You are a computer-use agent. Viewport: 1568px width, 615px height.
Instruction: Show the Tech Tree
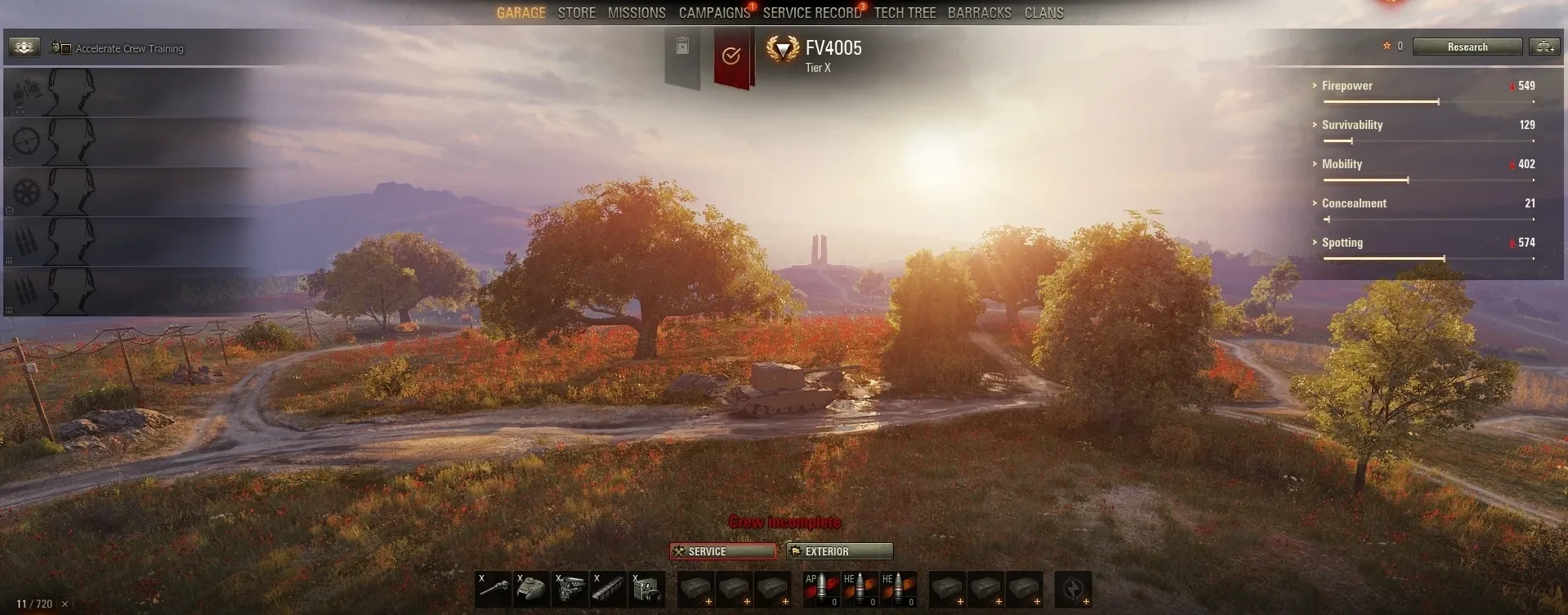pos(905,13)
